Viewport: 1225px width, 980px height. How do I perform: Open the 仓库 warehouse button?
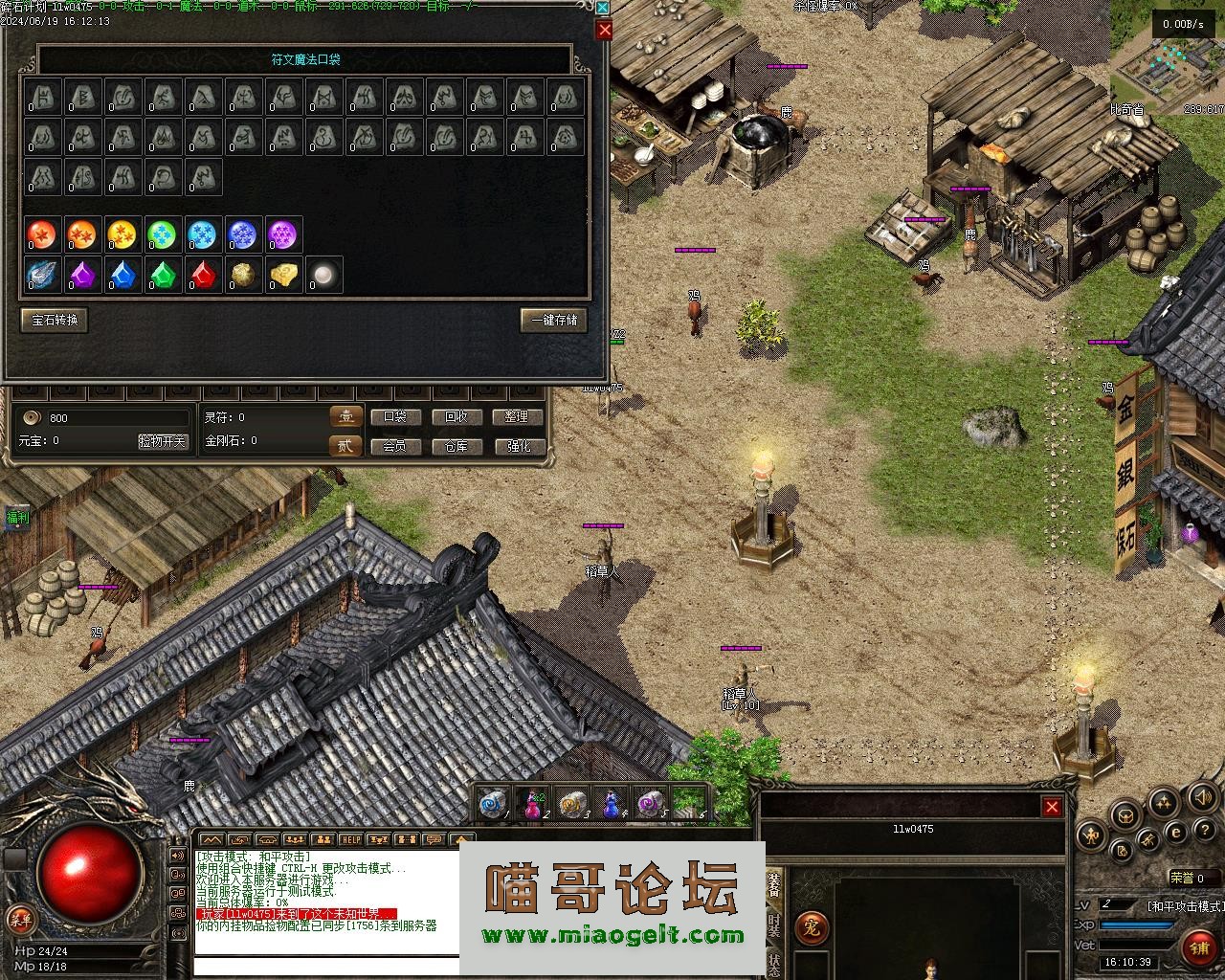[457, 446]
